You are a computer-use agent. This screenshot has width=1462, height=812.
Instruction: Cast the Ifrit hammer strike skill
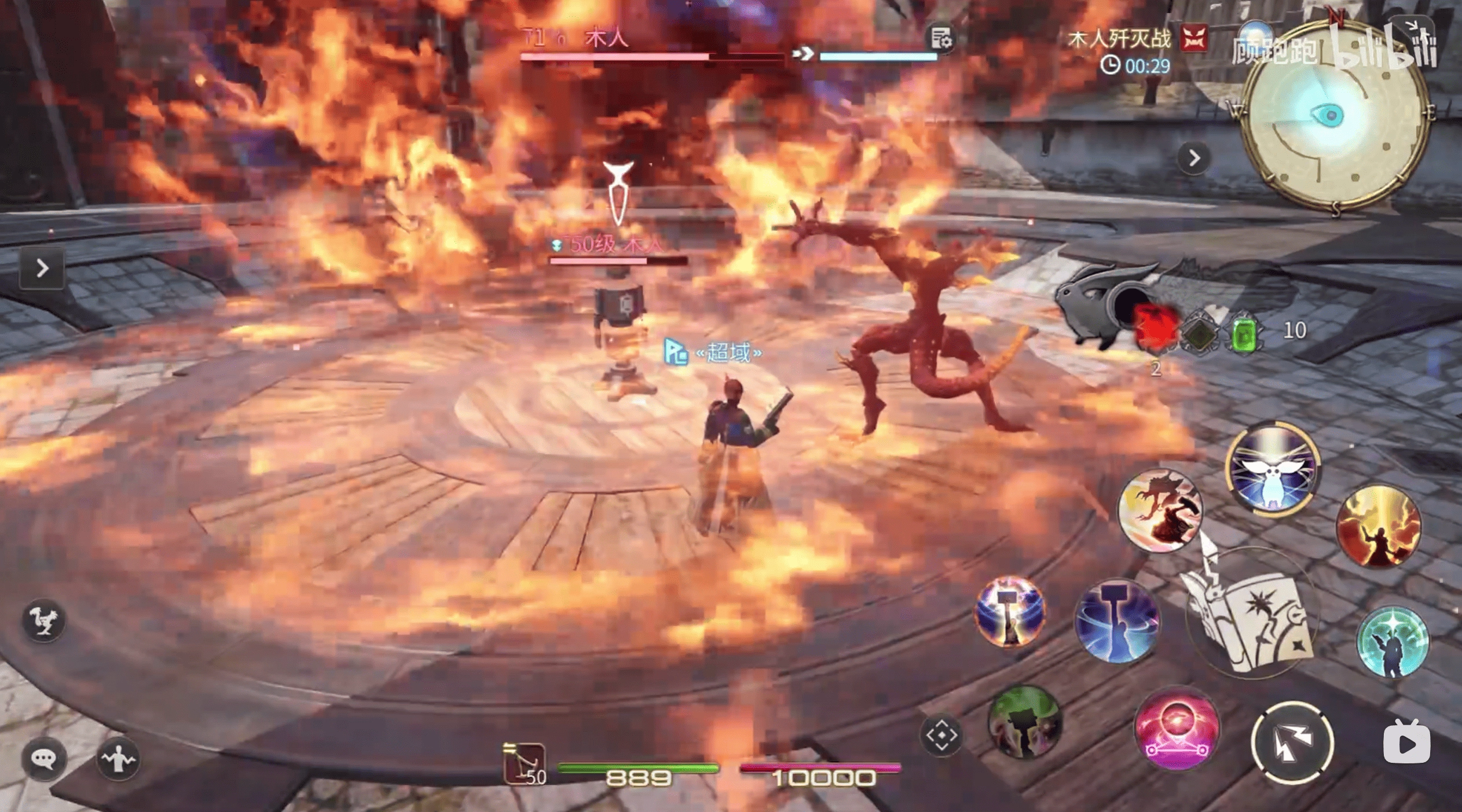pyautogui.click(x=1160, y=510)
